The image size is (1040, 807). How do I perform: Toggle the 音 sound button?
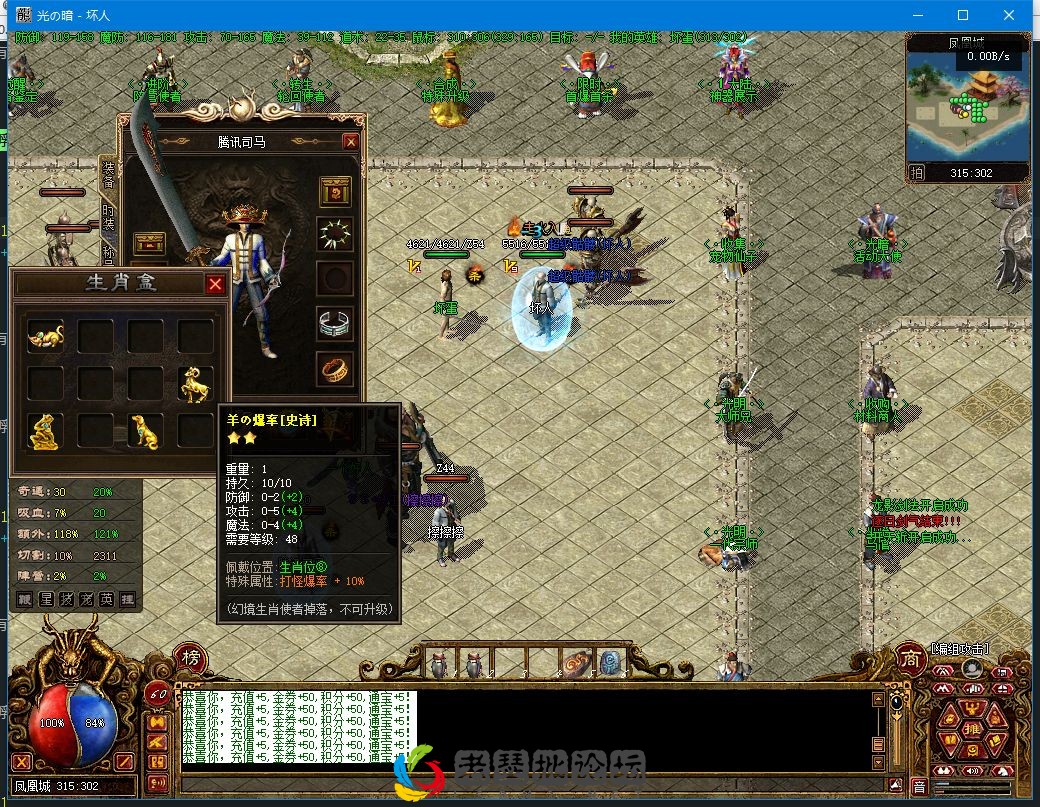click(920, 787)
